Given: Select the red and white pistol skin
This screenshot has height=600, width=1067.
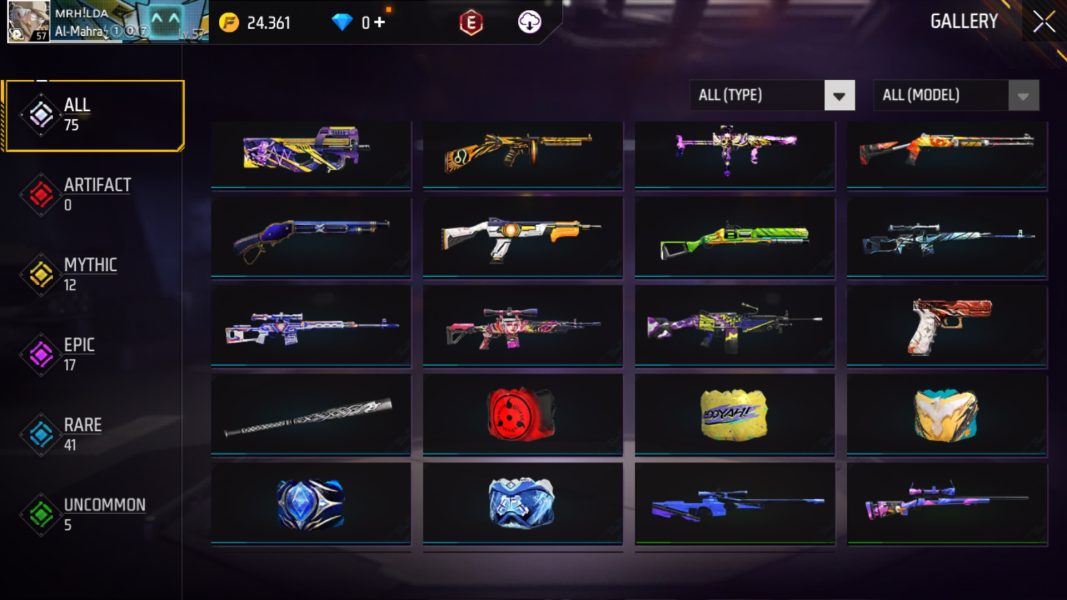Looking at the screenshot, I should tap(946, 324).
